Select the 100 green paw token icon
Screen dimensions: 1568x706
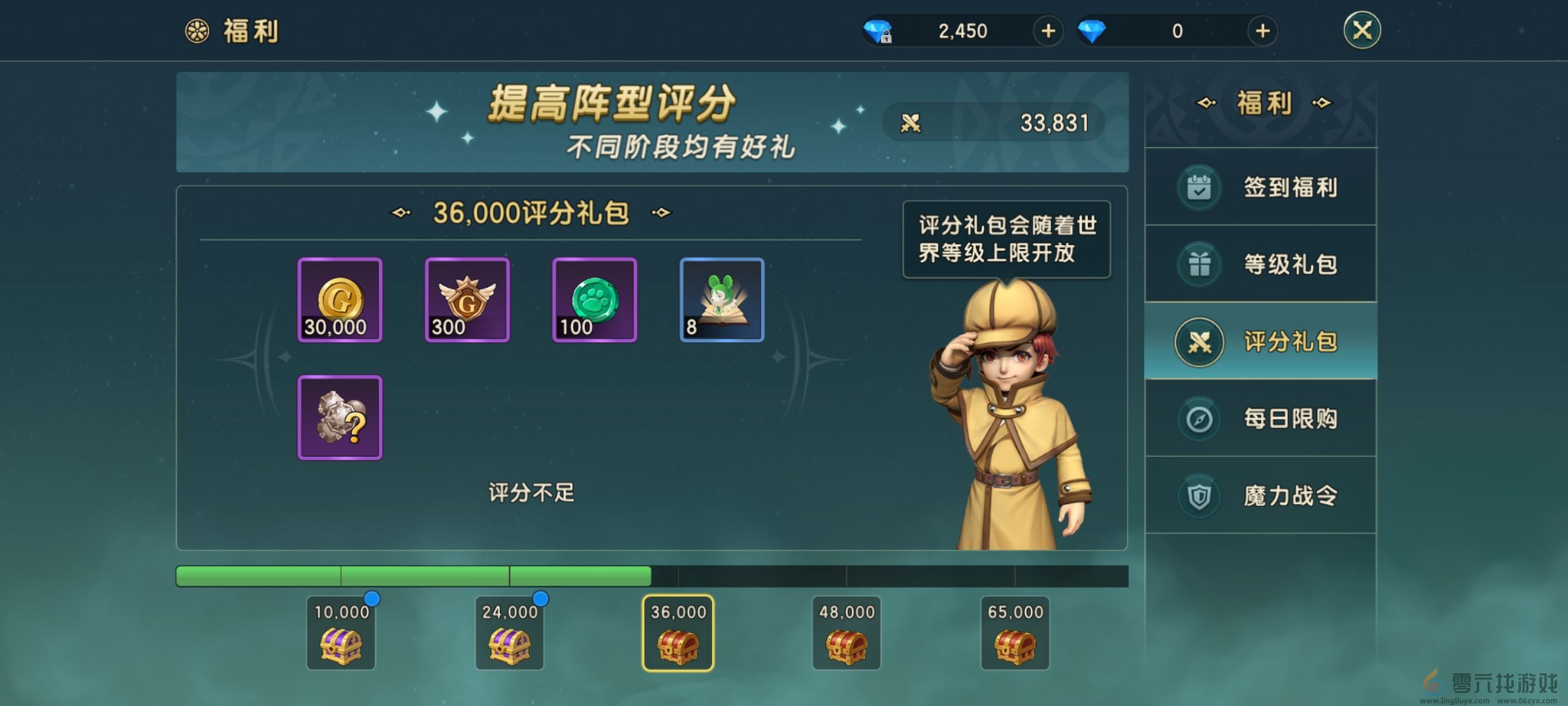click(x=594, y=300)
